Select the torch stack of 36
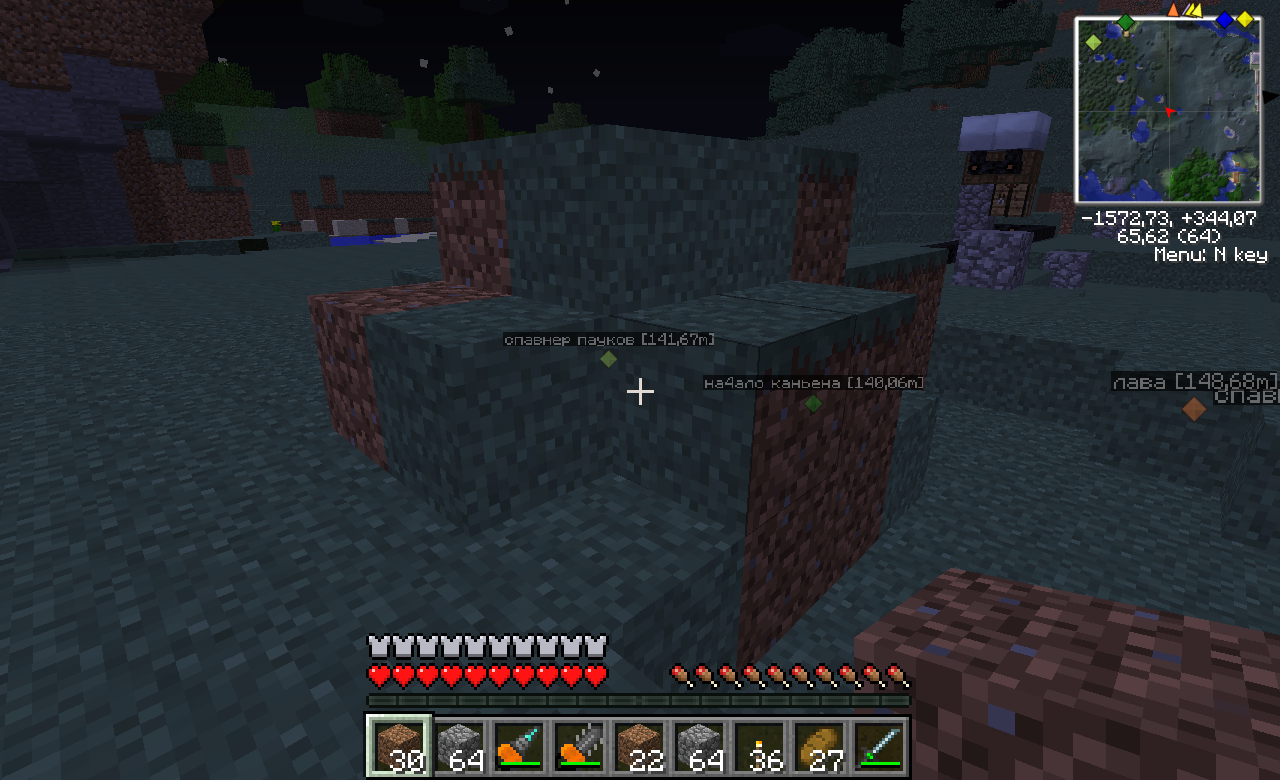The width and height of the screenshot is (1280, 780). 759,745
